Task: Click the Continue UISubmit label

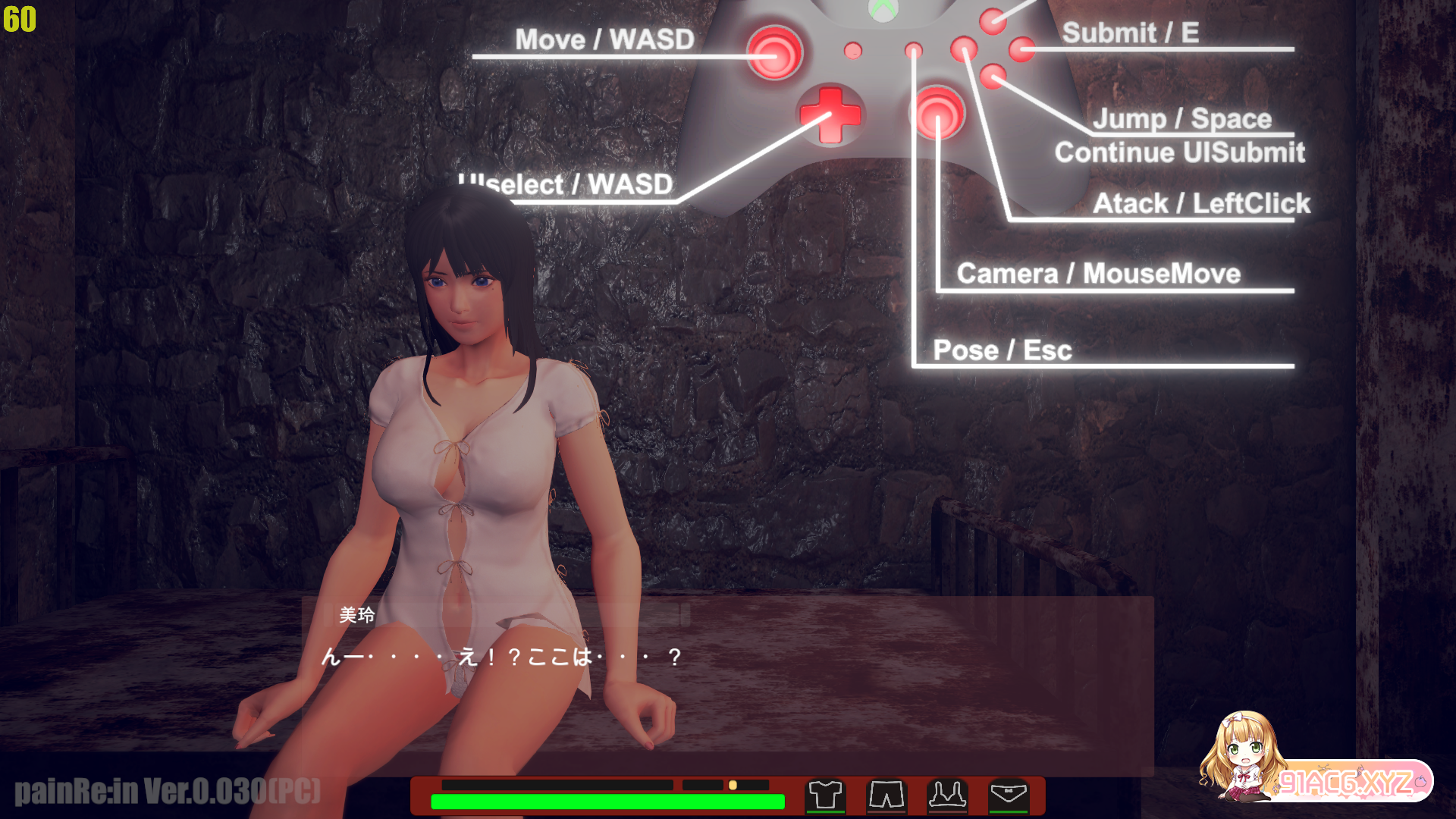Action: coord(1180,153)
